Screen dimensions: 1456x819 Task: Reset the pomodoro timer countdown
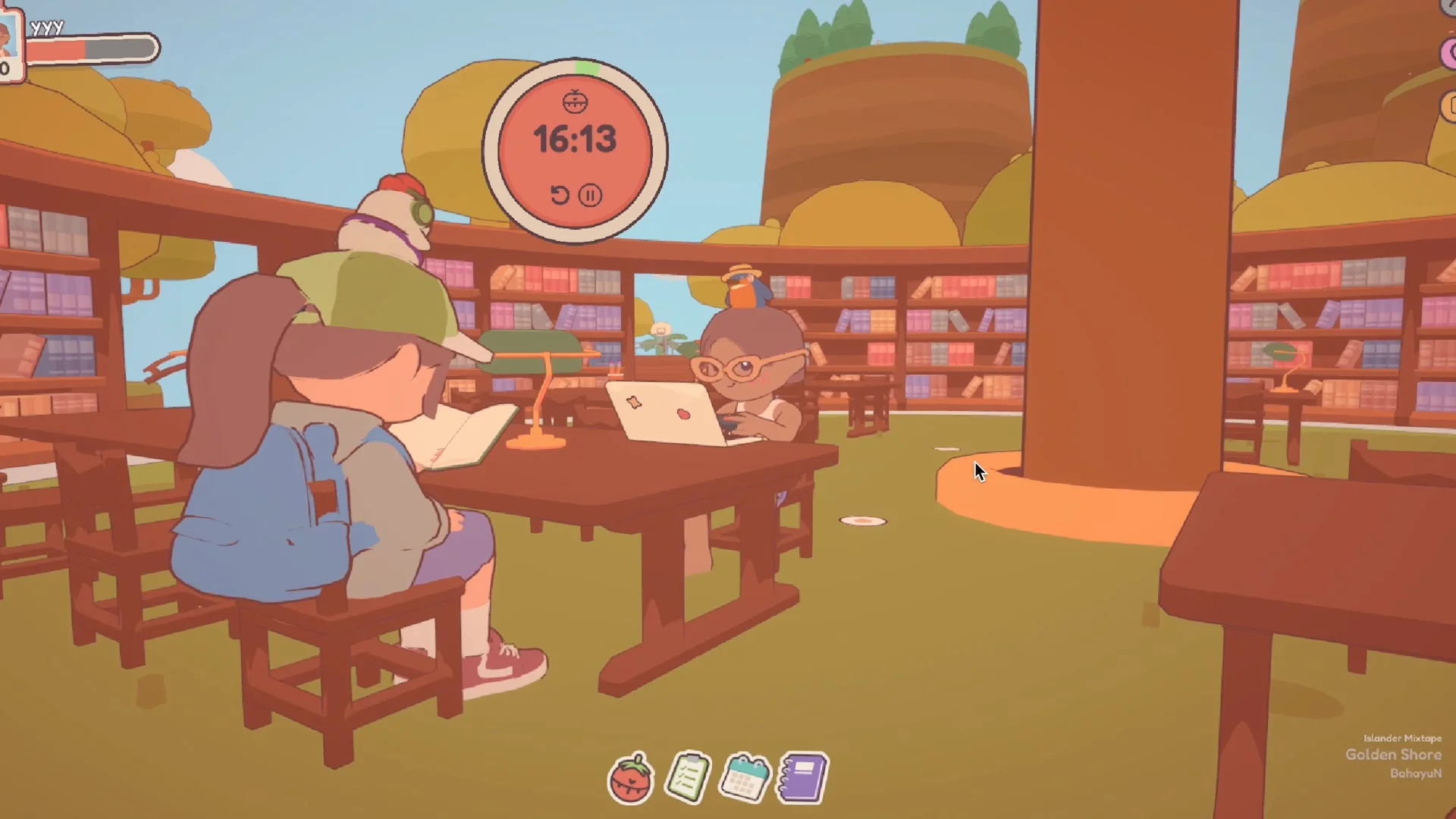click(x=560, y=196)
